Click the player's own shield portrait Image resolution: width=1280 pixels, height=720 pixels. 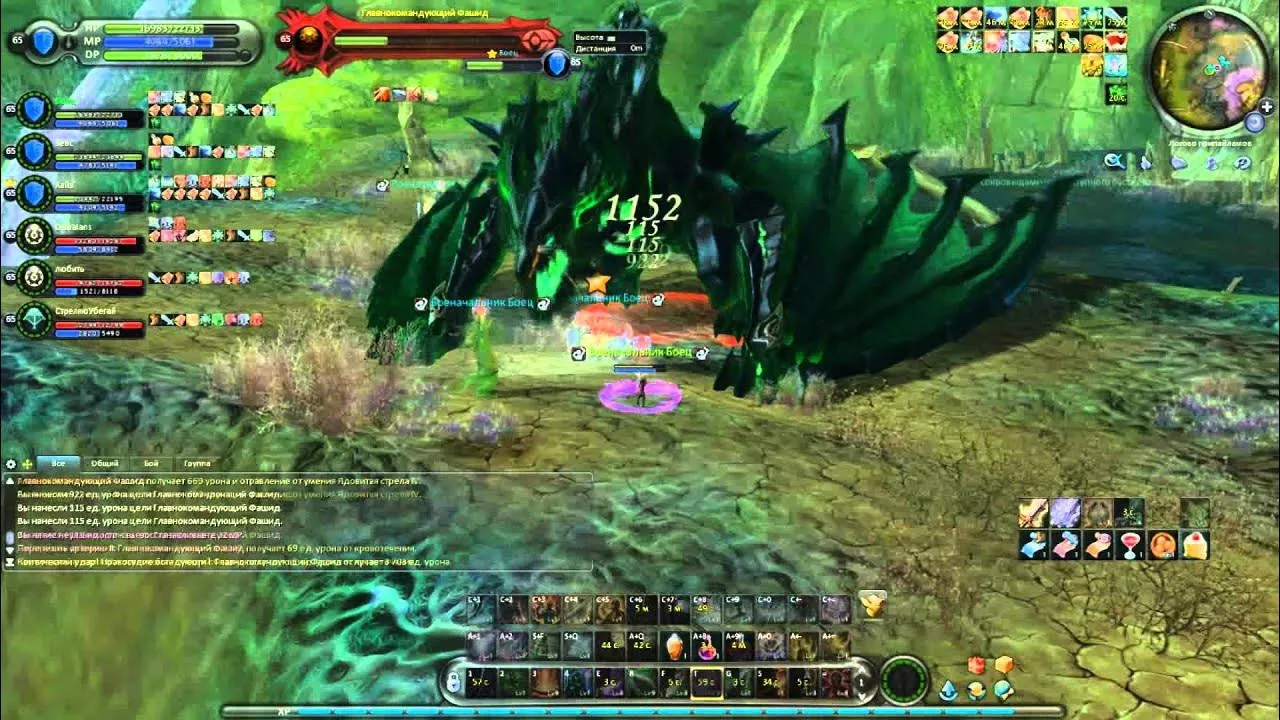click(x=44, y=41)
